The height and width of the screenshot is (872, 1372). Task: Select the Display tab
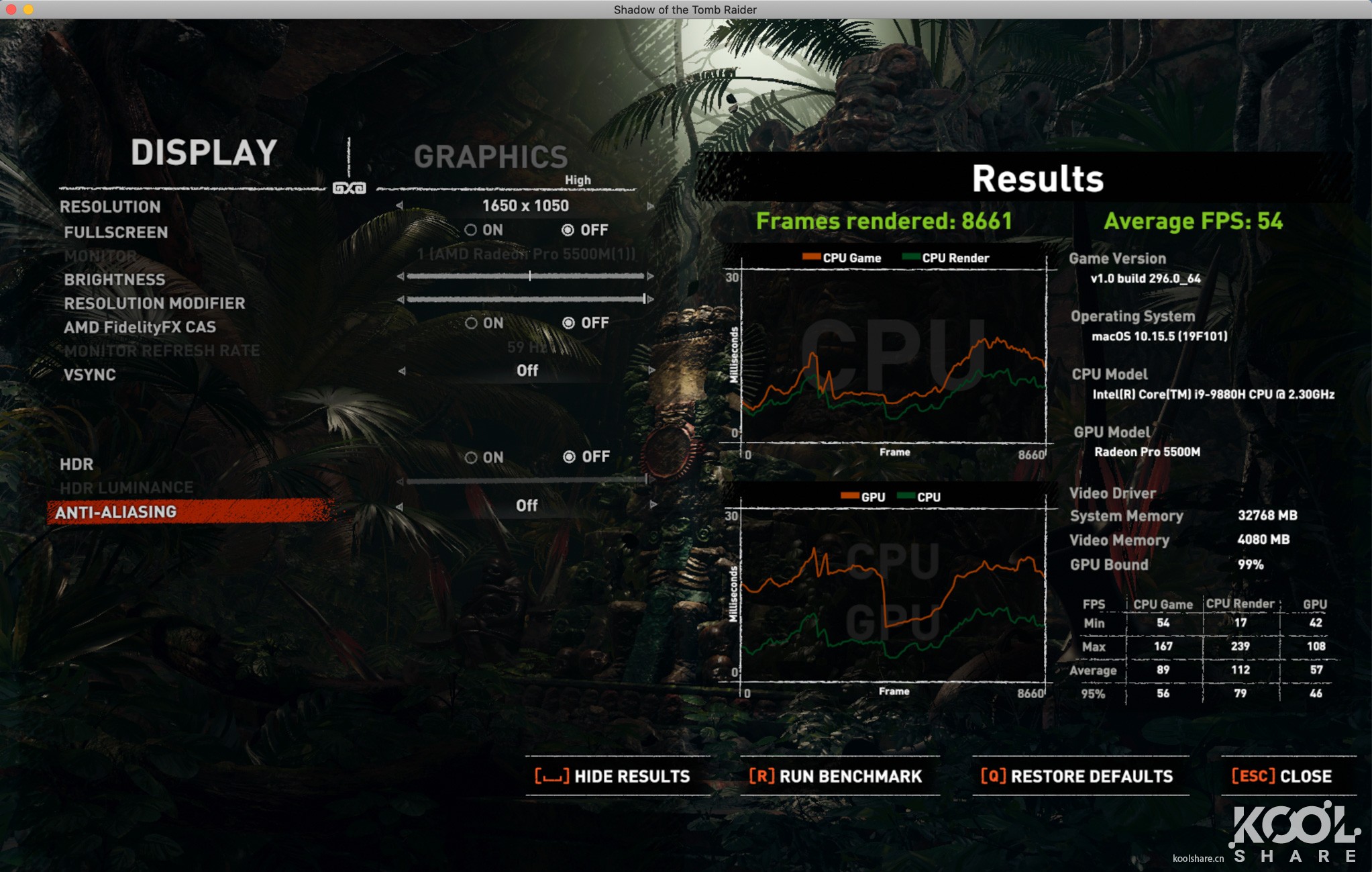point(203,152)
